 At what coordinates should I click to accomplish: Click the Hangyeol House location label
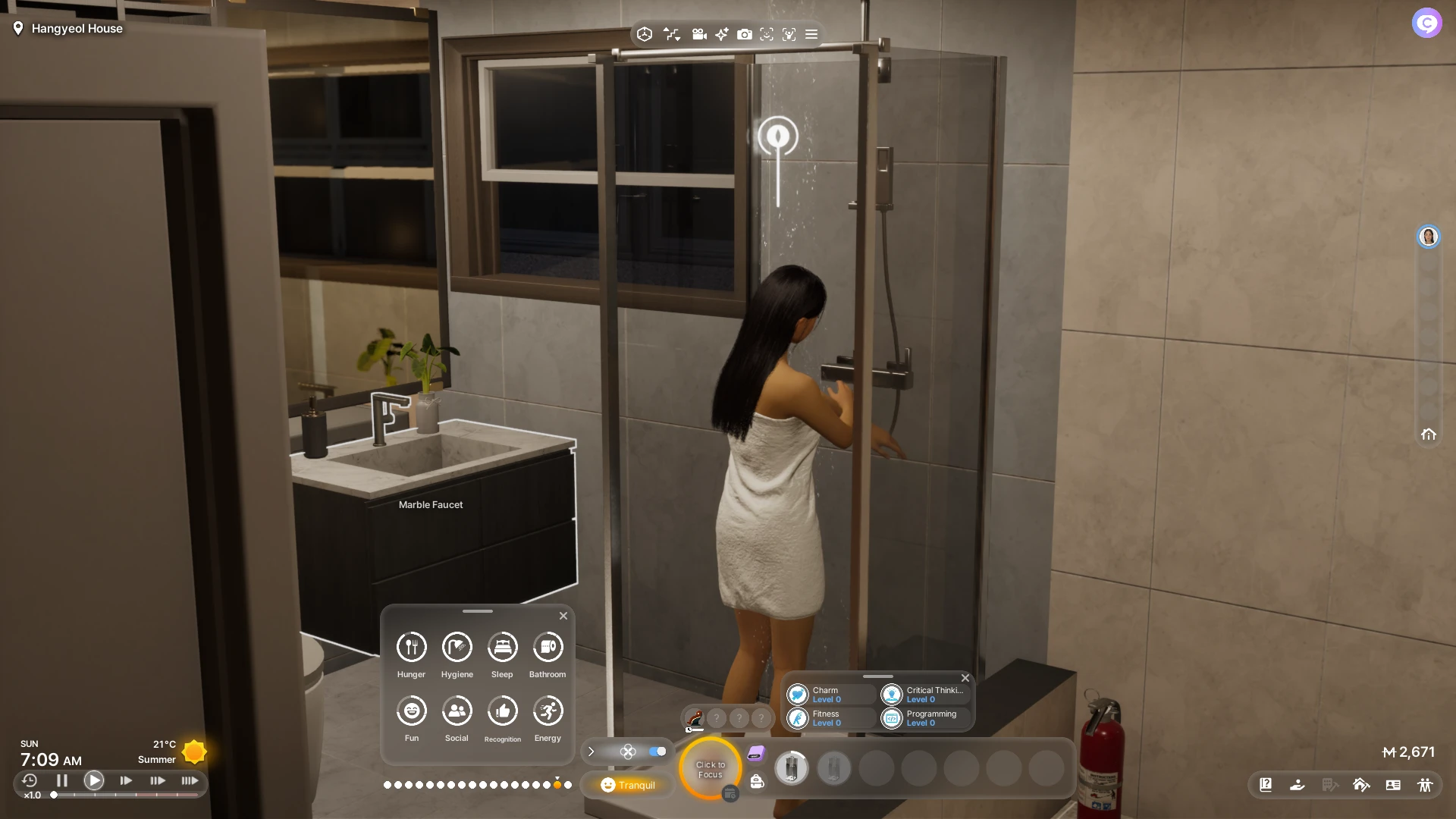(75, 28)
